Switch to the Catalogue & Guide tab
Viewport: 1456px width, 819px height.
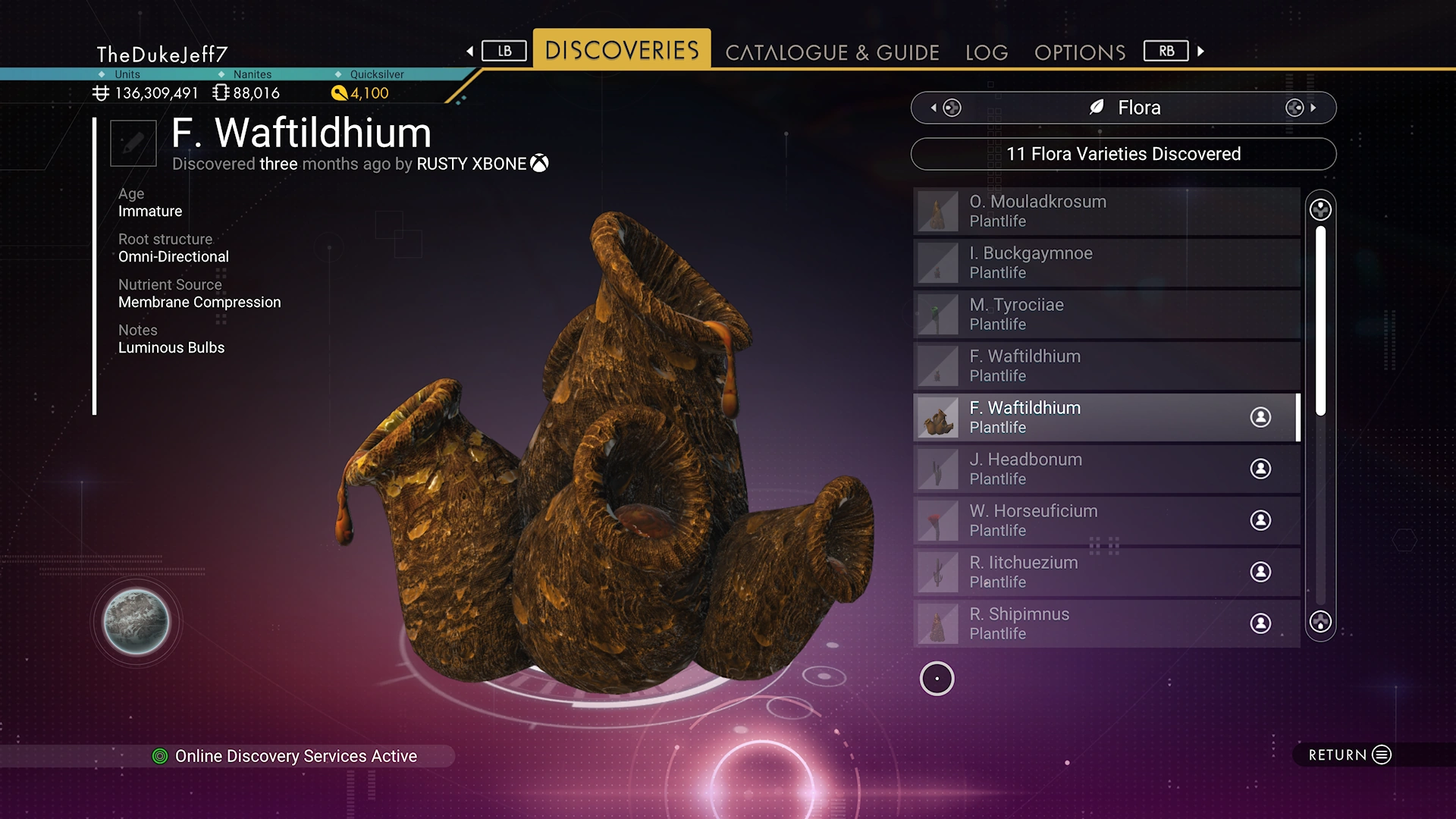coord(832,52)
